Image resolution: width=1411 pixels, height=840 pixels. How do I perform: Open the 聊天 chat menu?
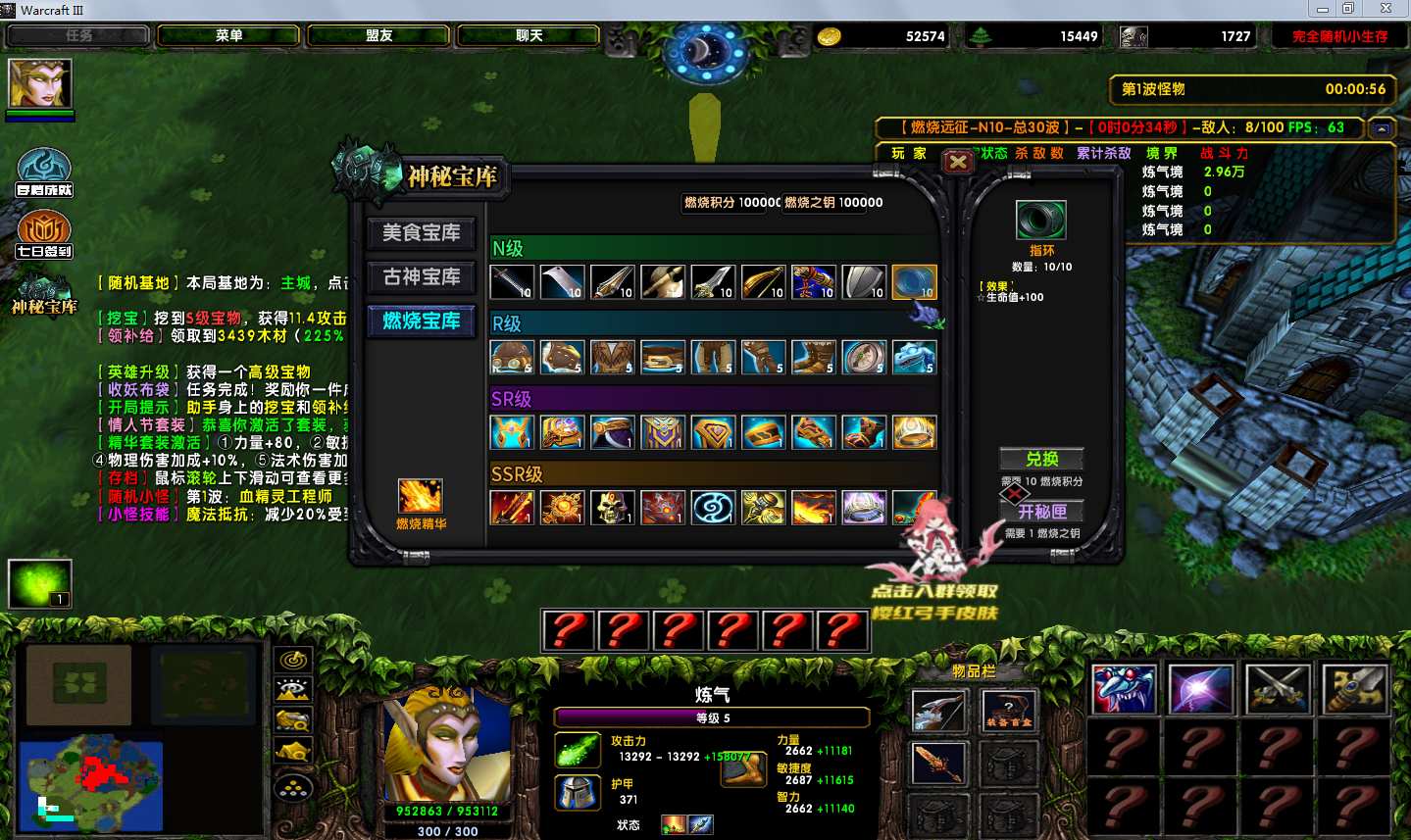click(x=529, y=36)
